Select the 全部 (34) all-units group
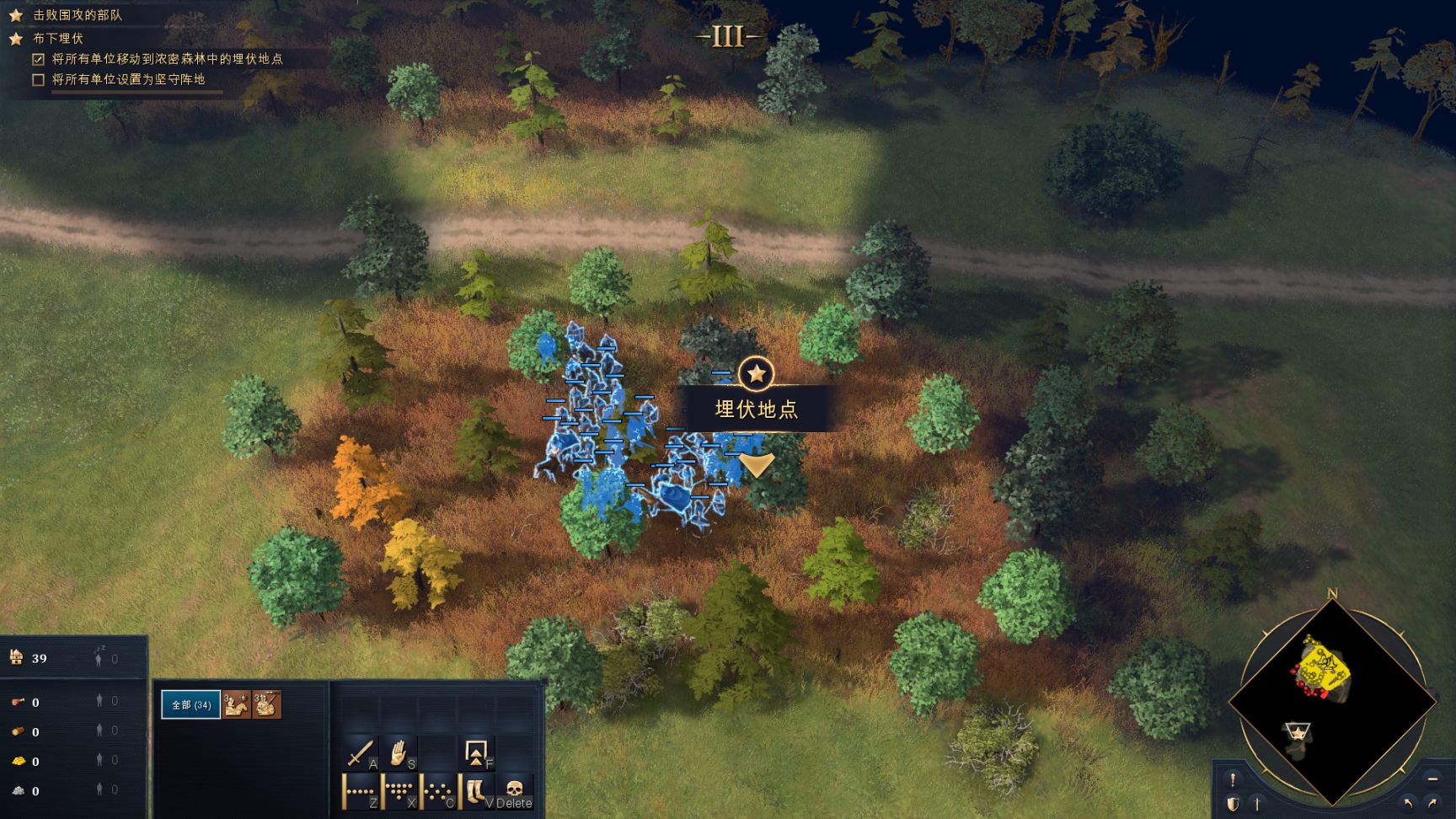The width and height of the screenshot is (1456, 819). point(191,704)
